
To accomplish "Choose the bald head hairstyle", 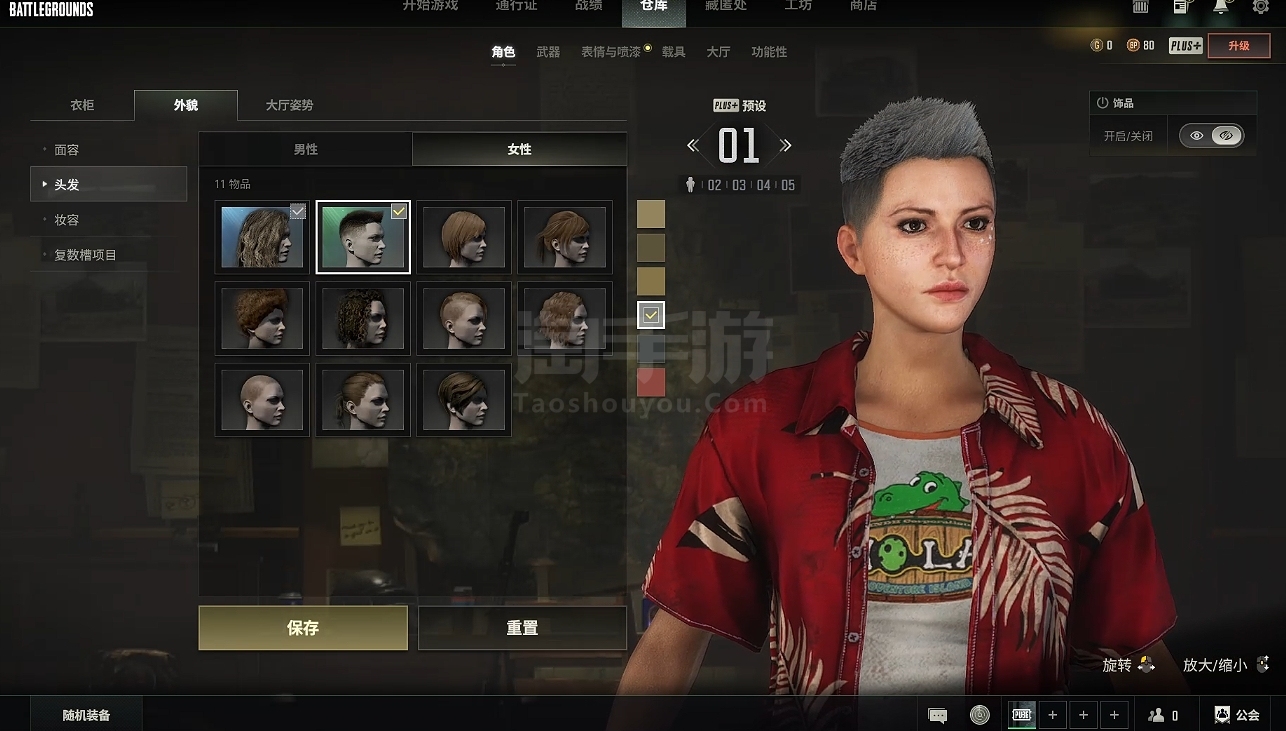I will click(x=262, y=400).
